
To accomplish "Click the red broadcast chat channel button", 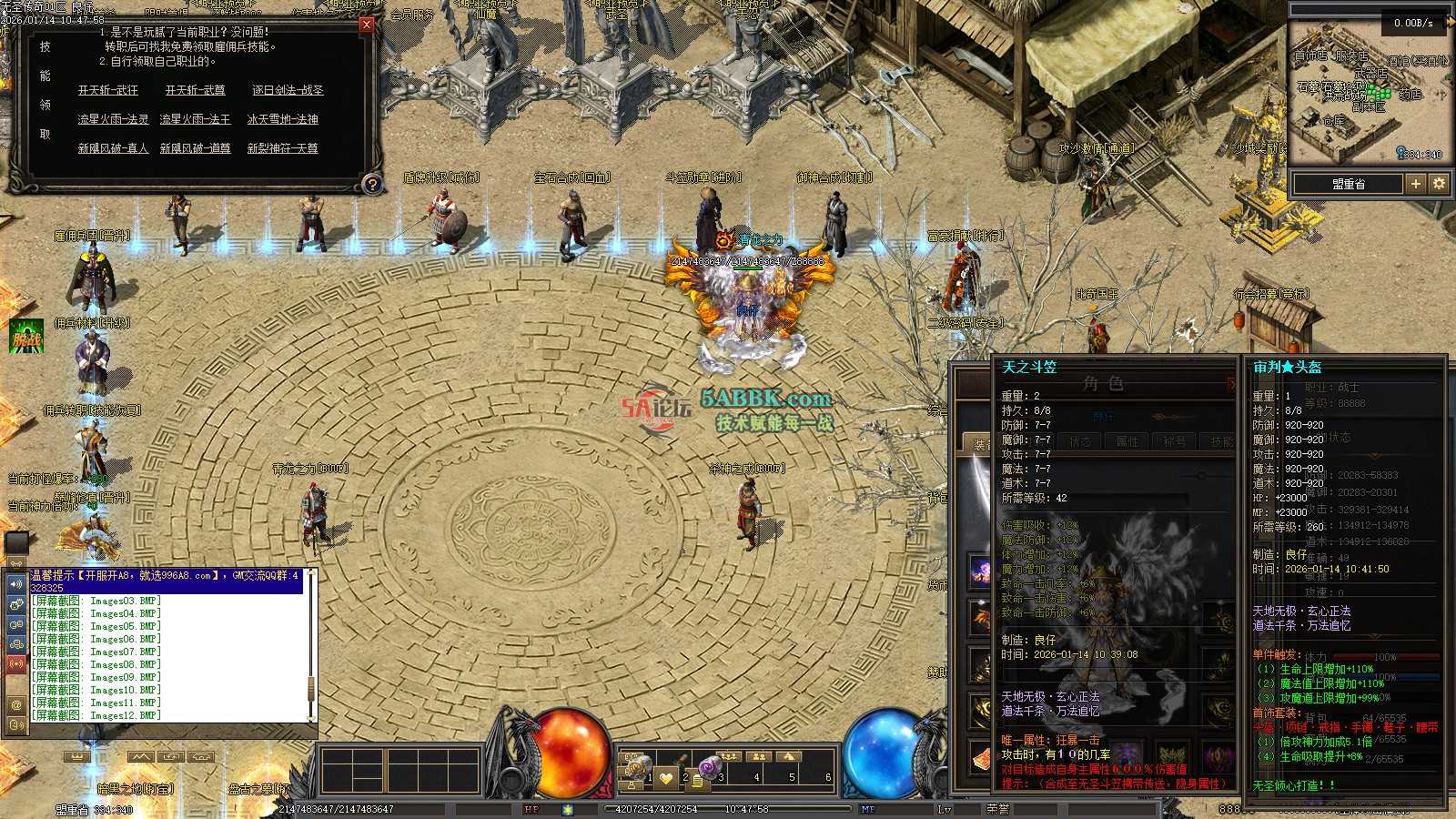I will (16, 664).
